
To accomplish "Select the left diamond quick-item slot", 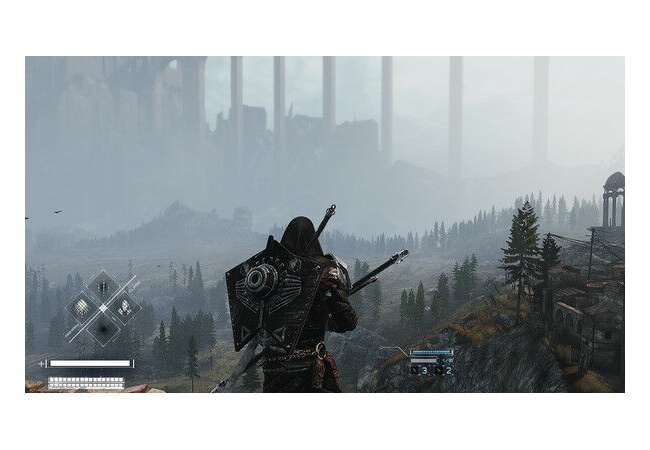I will [82, 307].
